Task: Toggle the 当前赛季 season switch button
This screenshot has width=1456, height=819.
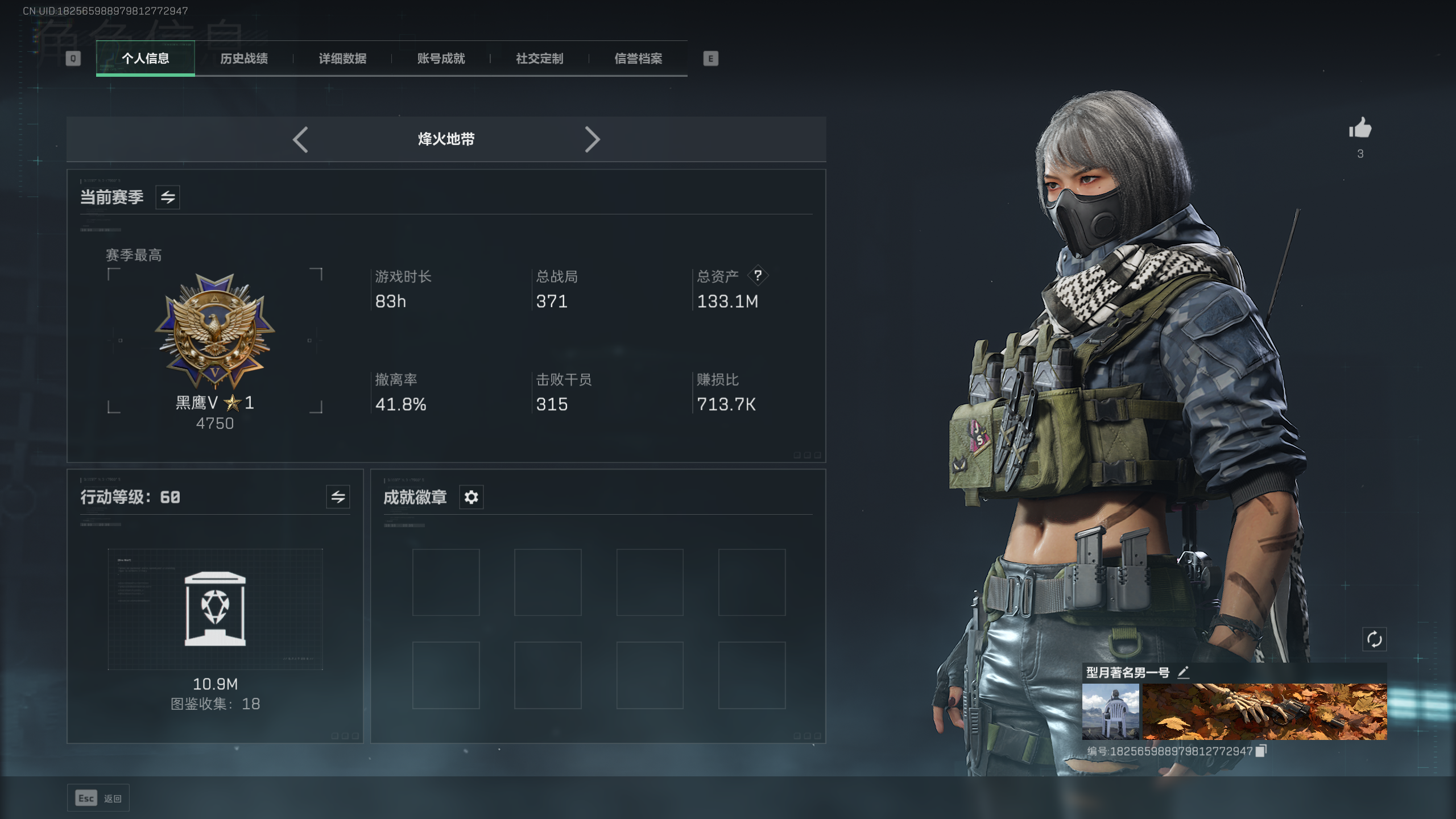Action: (x=168, y=197)
